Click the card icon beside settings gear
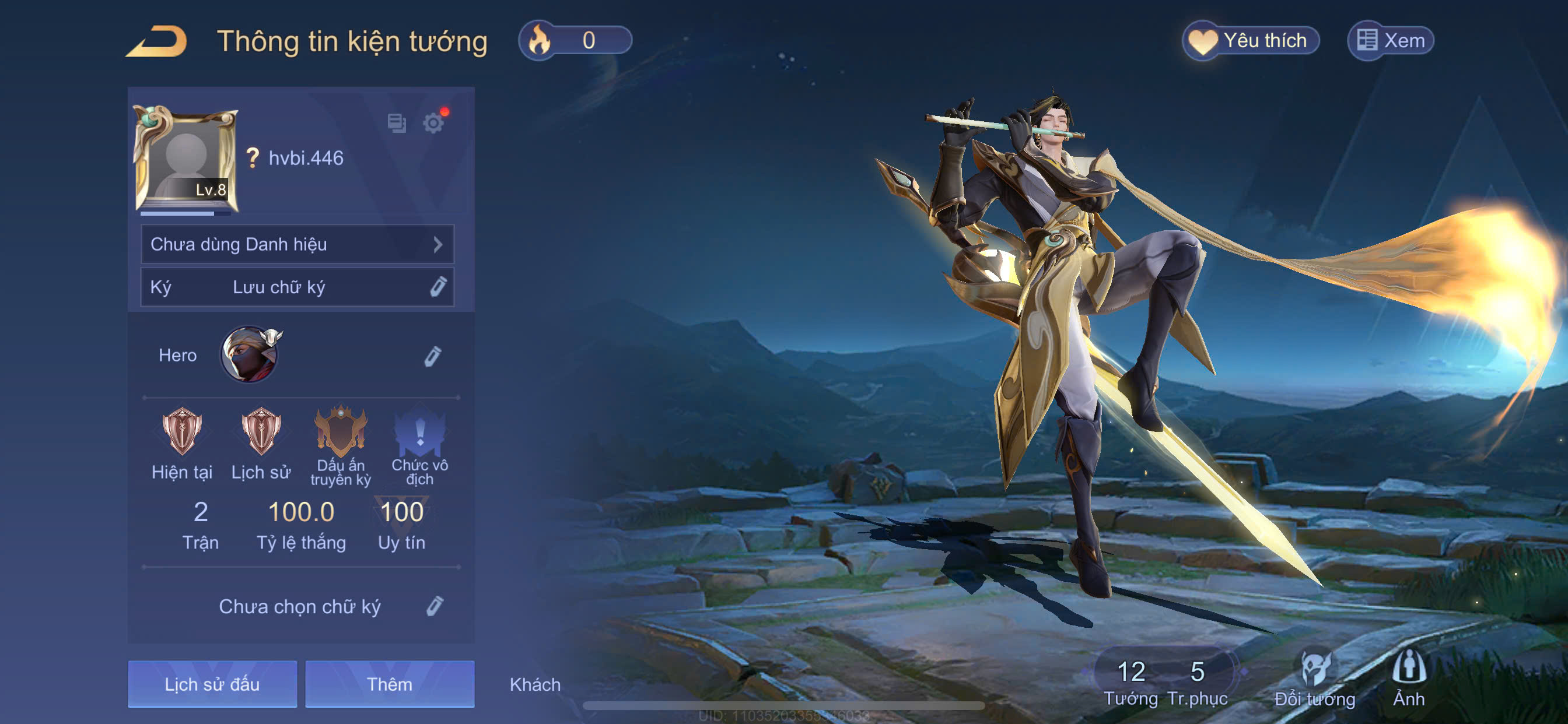 point(397,123)
